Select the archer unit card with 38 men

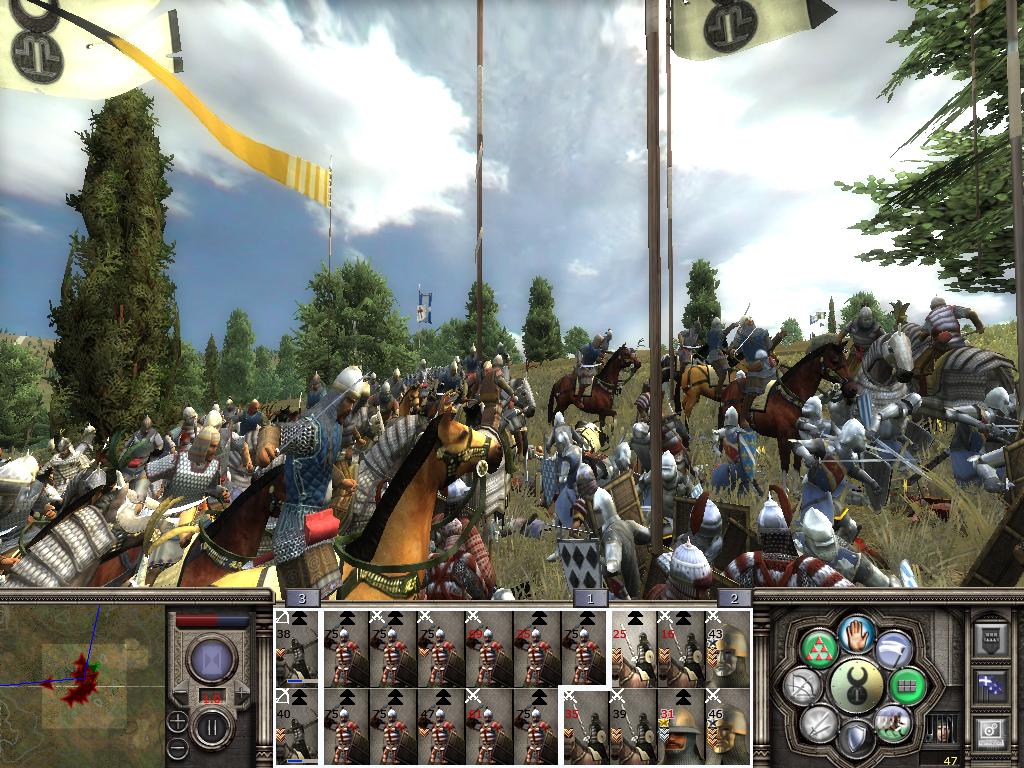click(296, 648)
